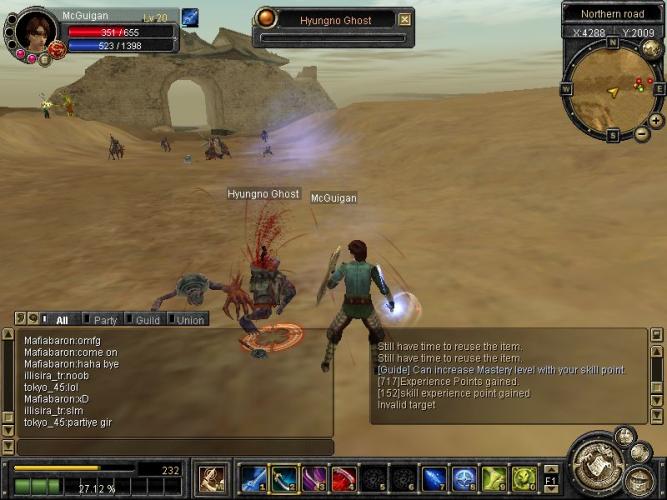Use the purple skill in hotbar slot 3
Image resolution: width=667 pixels, height=500 pixels.
(314, 479)
